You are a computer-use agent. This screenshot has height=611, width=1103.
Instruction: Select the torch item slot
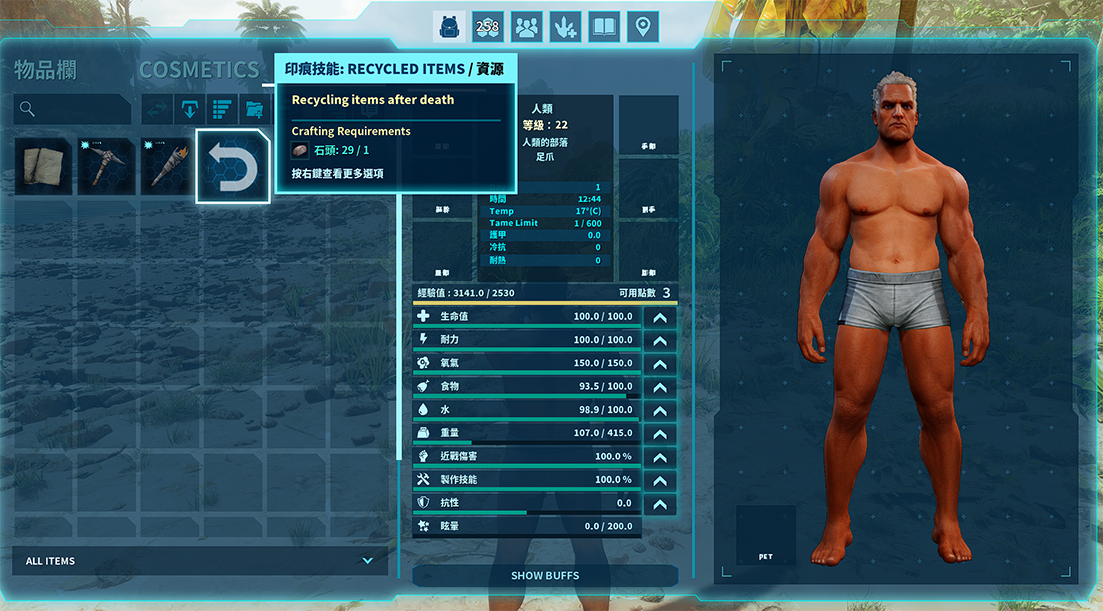(168, 167)
